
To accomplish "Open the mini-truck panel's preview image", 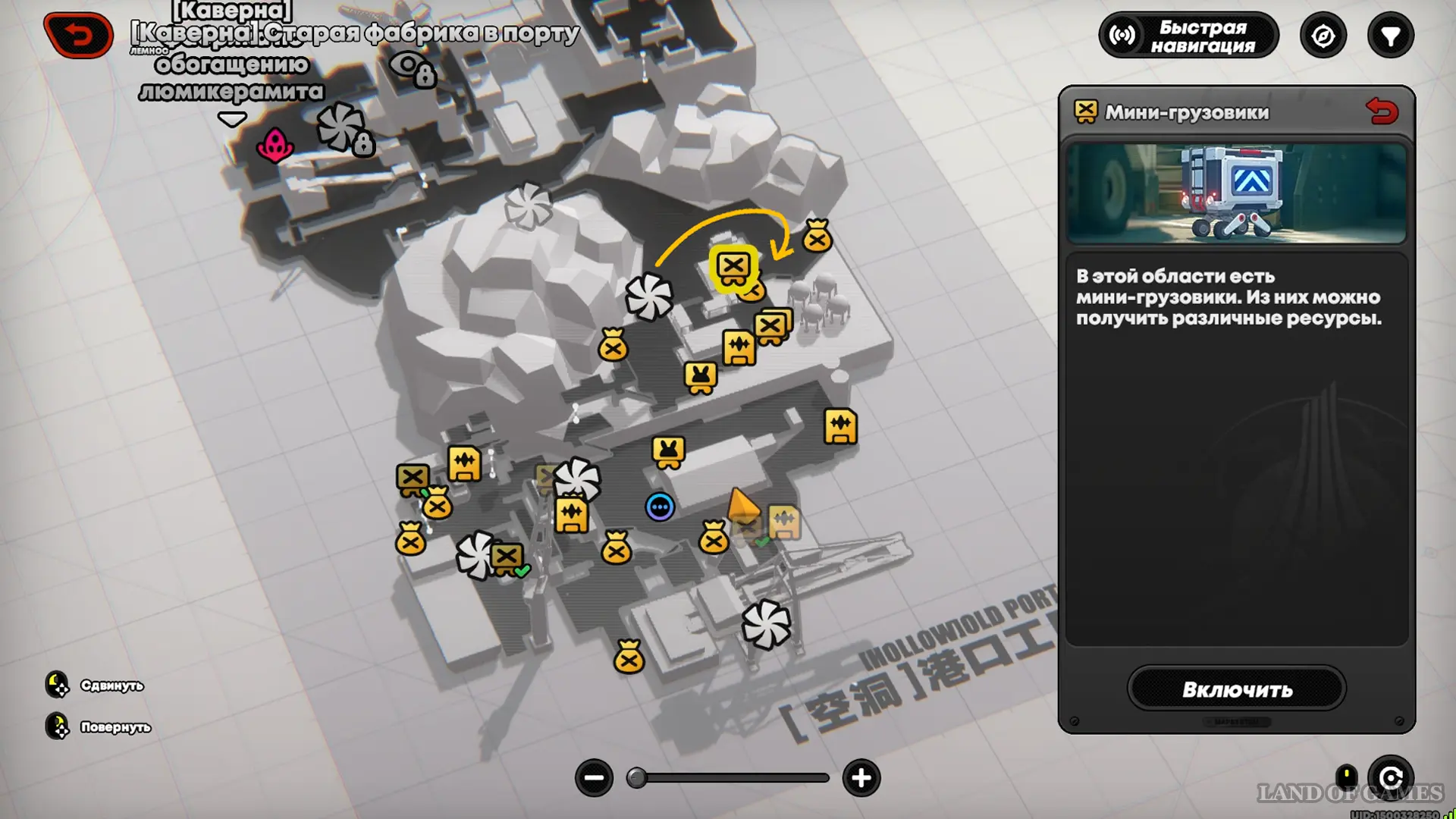I will [x=1236, y=193].
